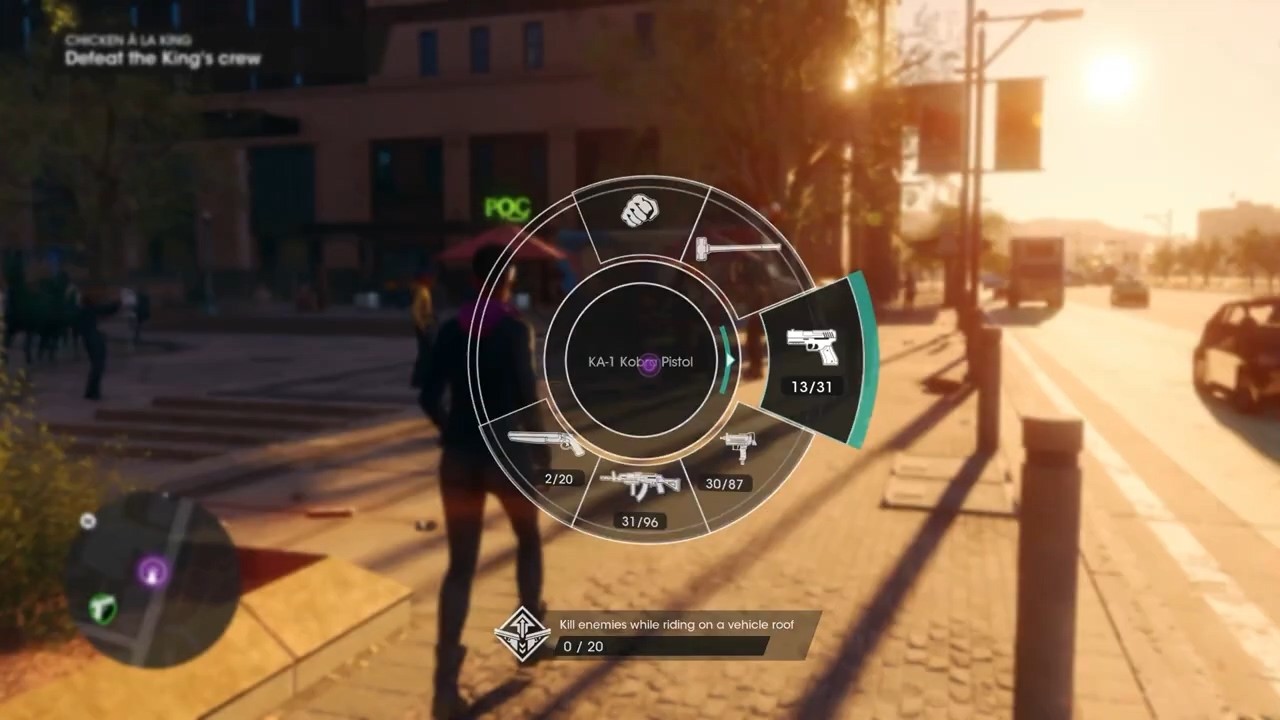Open the Chicken à la King objective
Viewport: 1280px width, 720px height.
click(163, 50)
